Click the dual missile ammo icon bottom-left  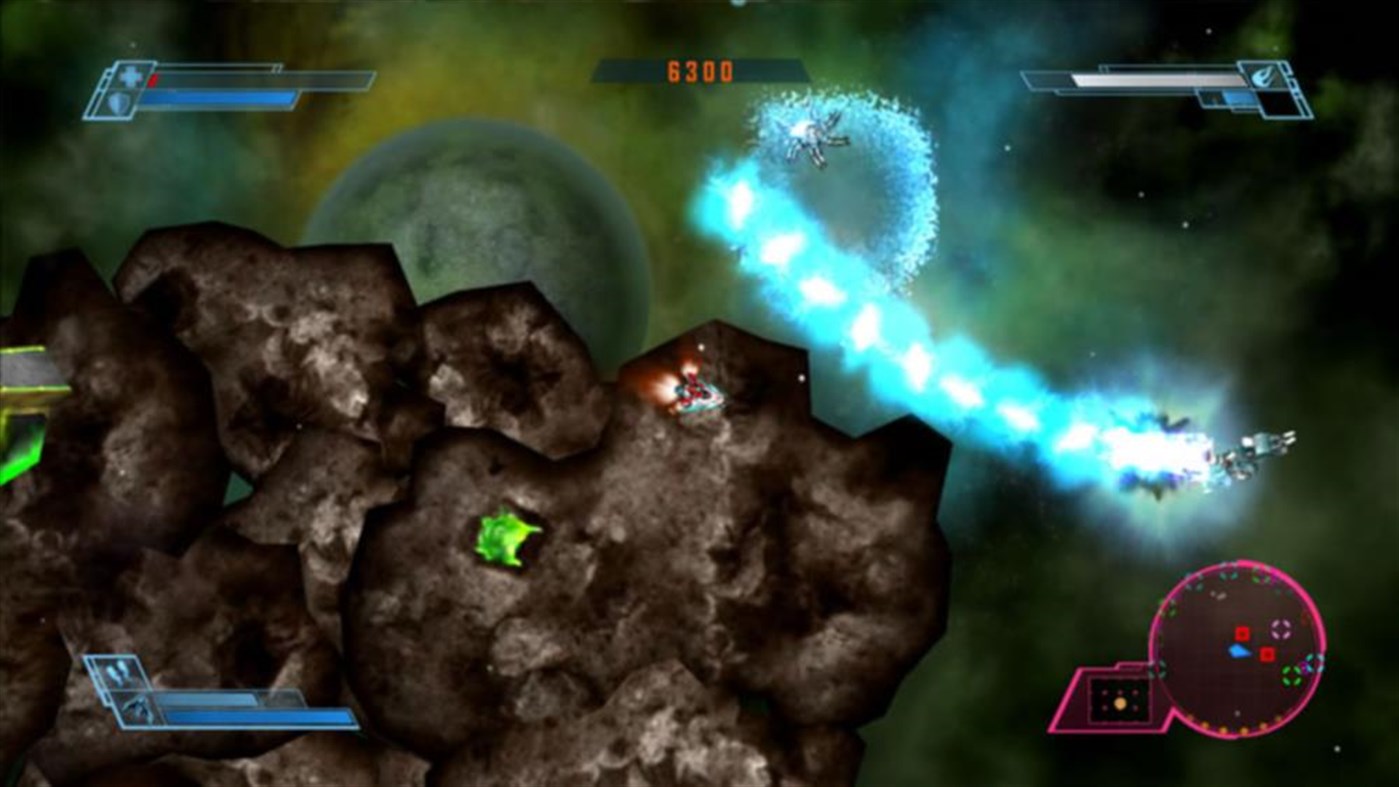pyautogui.click(x=116, y=670)
